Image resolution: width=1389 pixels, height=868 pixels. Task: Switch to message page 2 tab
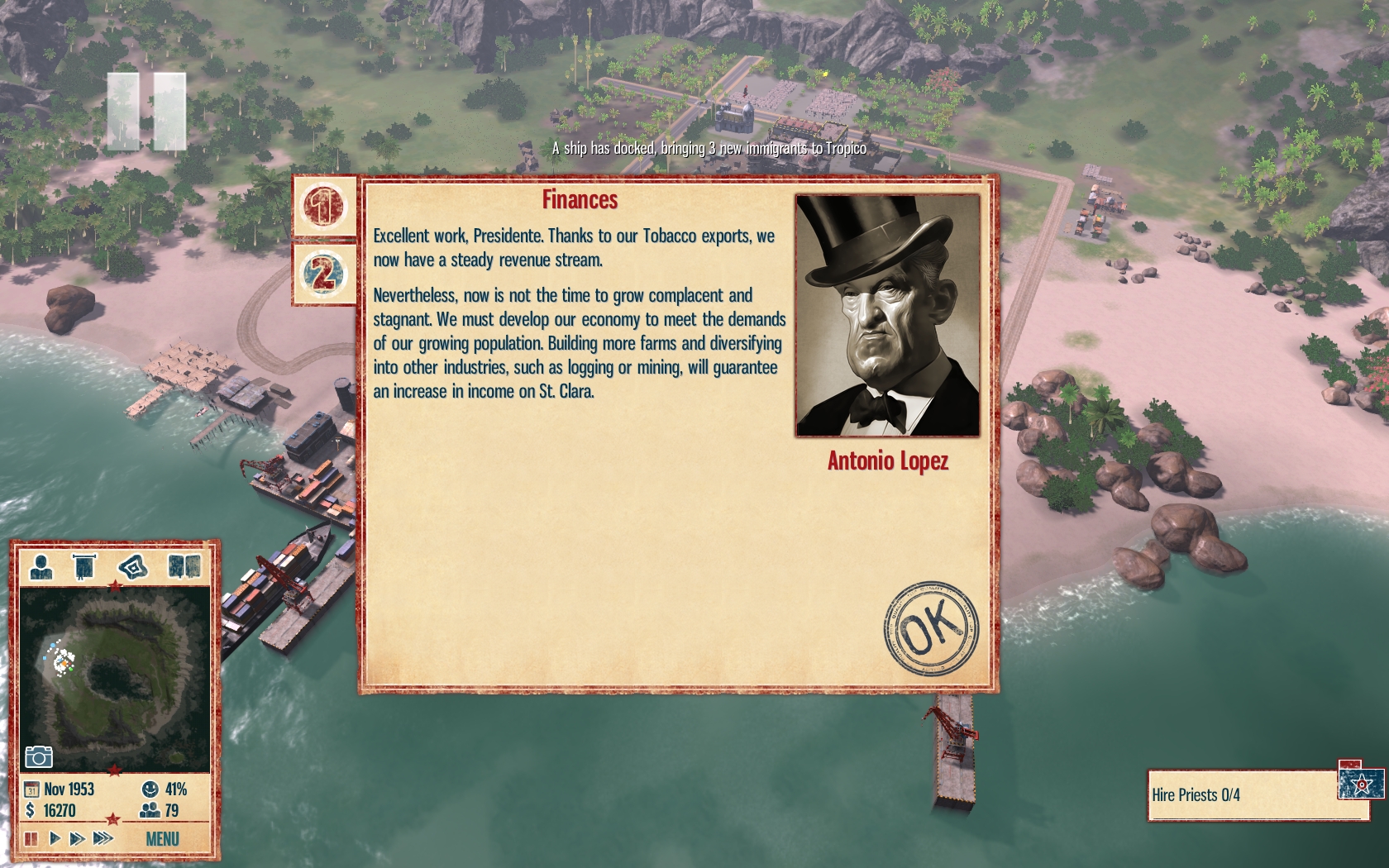coord(323,274)
